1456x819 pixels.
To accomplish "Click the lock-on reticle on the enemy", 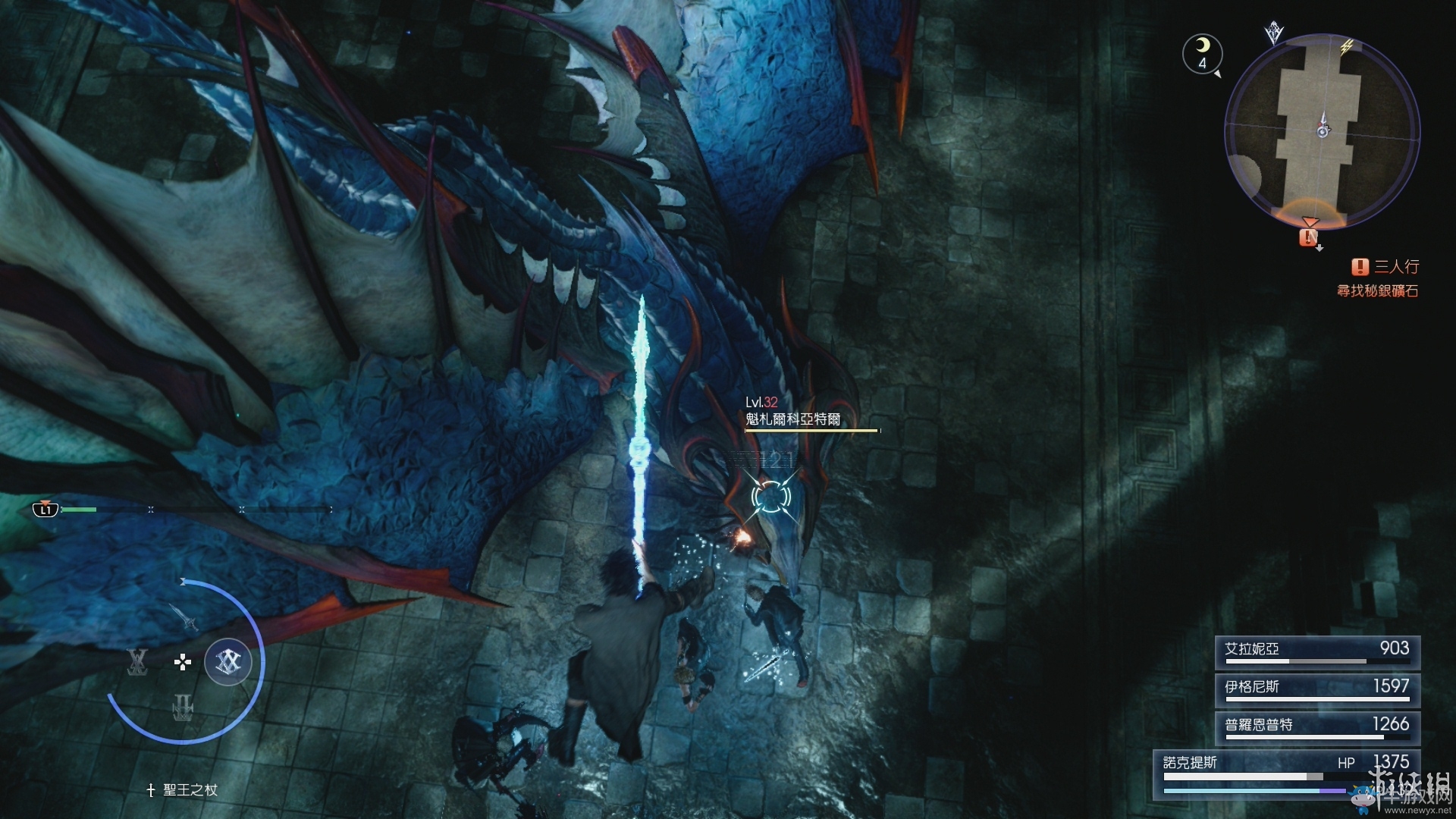I will pyautogui.click(x=770, y=497).
